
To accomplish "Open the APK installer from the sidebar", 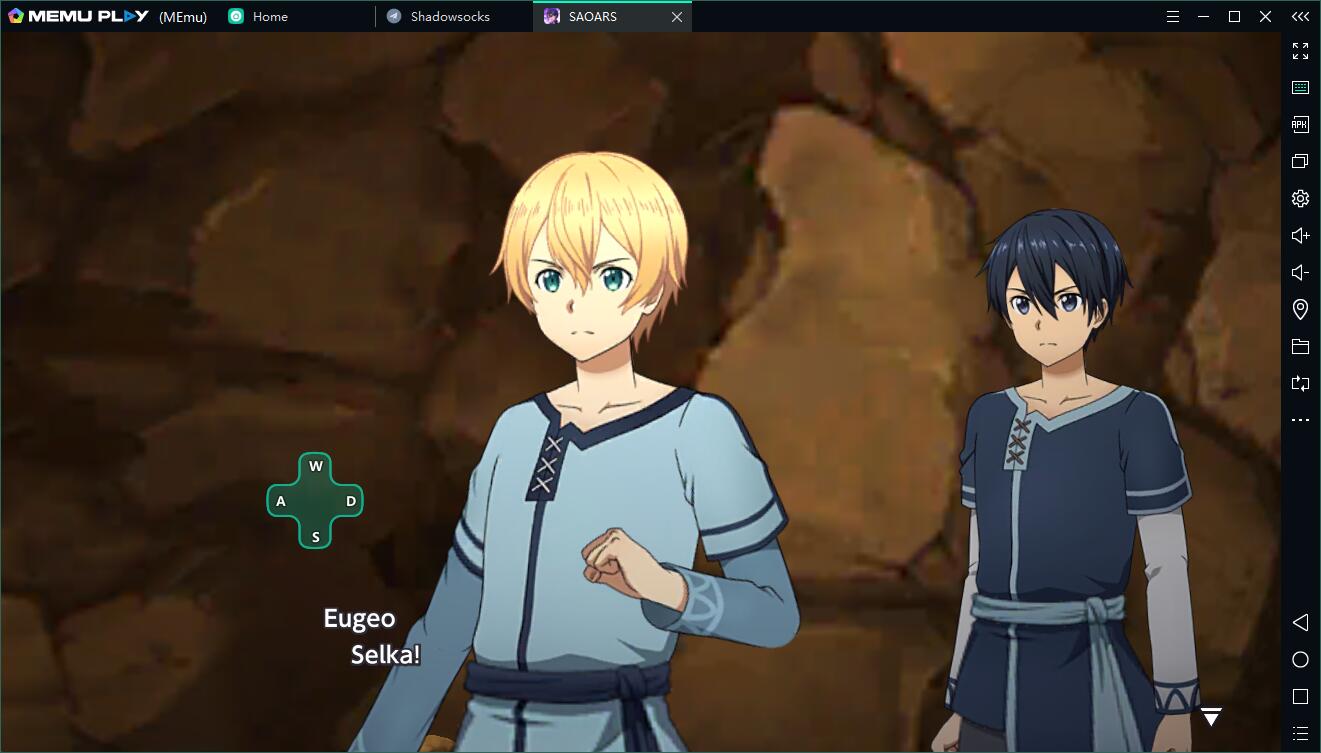I will point(1300,124).
